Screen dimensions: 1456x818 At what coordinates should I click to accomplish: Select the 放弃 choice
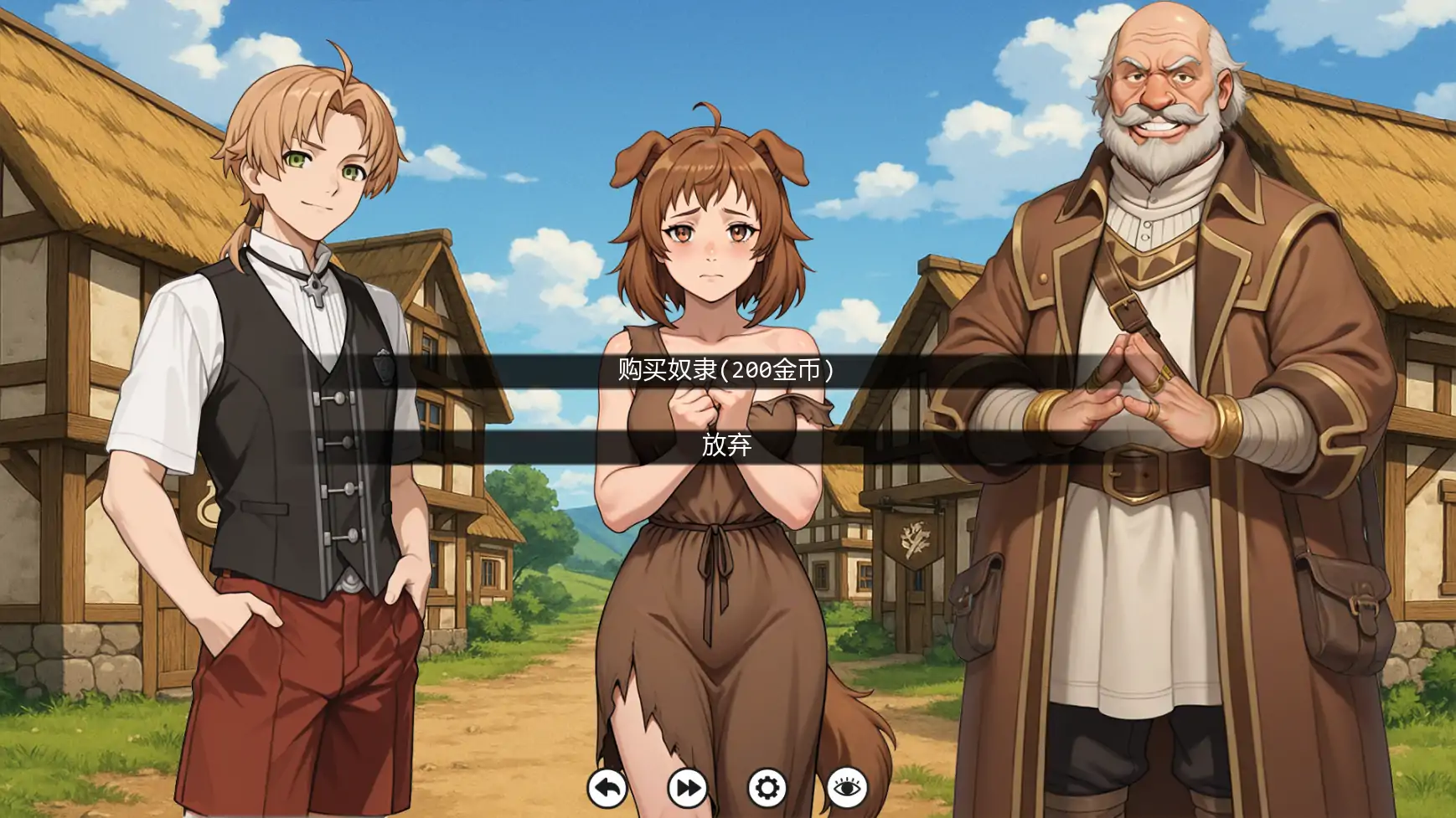coord(725,449)
